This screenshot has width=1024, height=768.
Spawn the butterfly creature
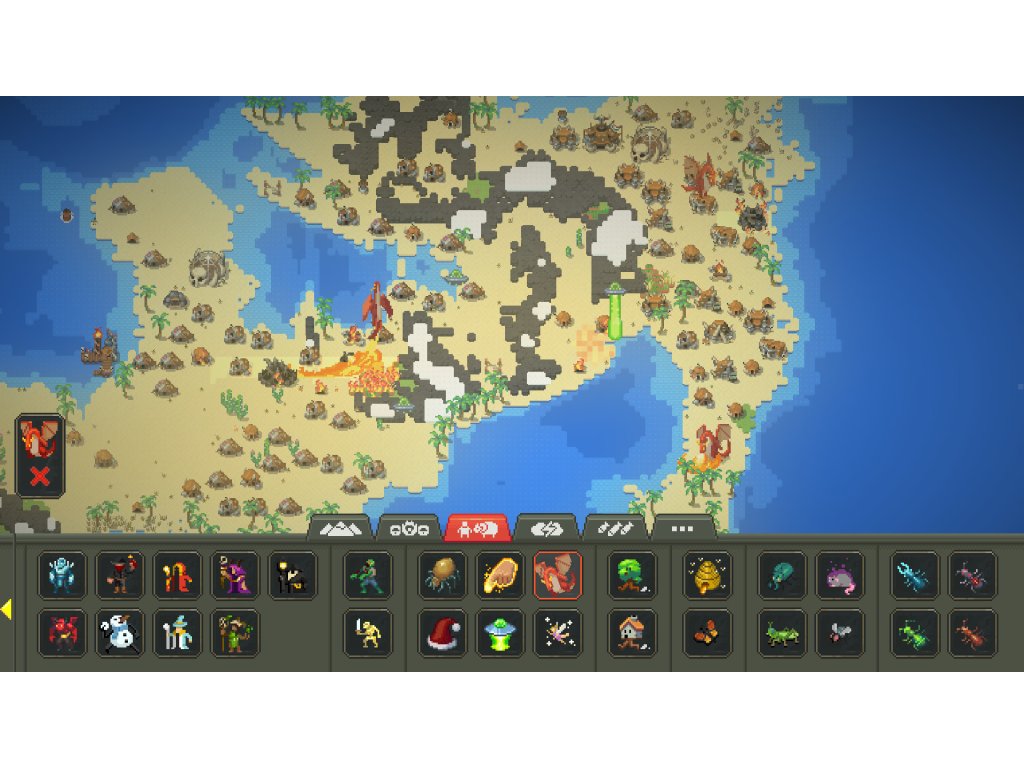click(707, 633)
